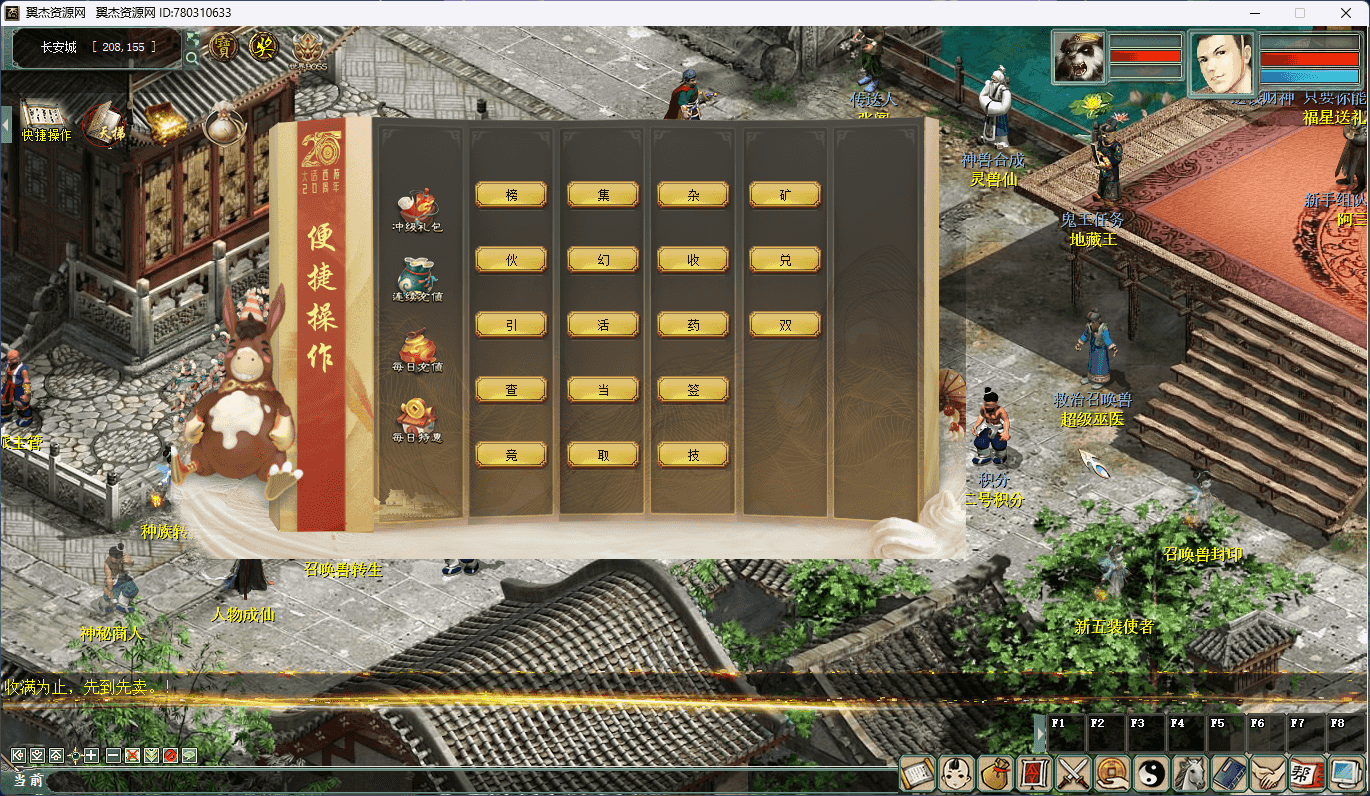Image resolution: width=1370 pixels, height=796 pixels.
Task: Select the 签 sign-in shortcut button
Action: (x=693, y=390)
